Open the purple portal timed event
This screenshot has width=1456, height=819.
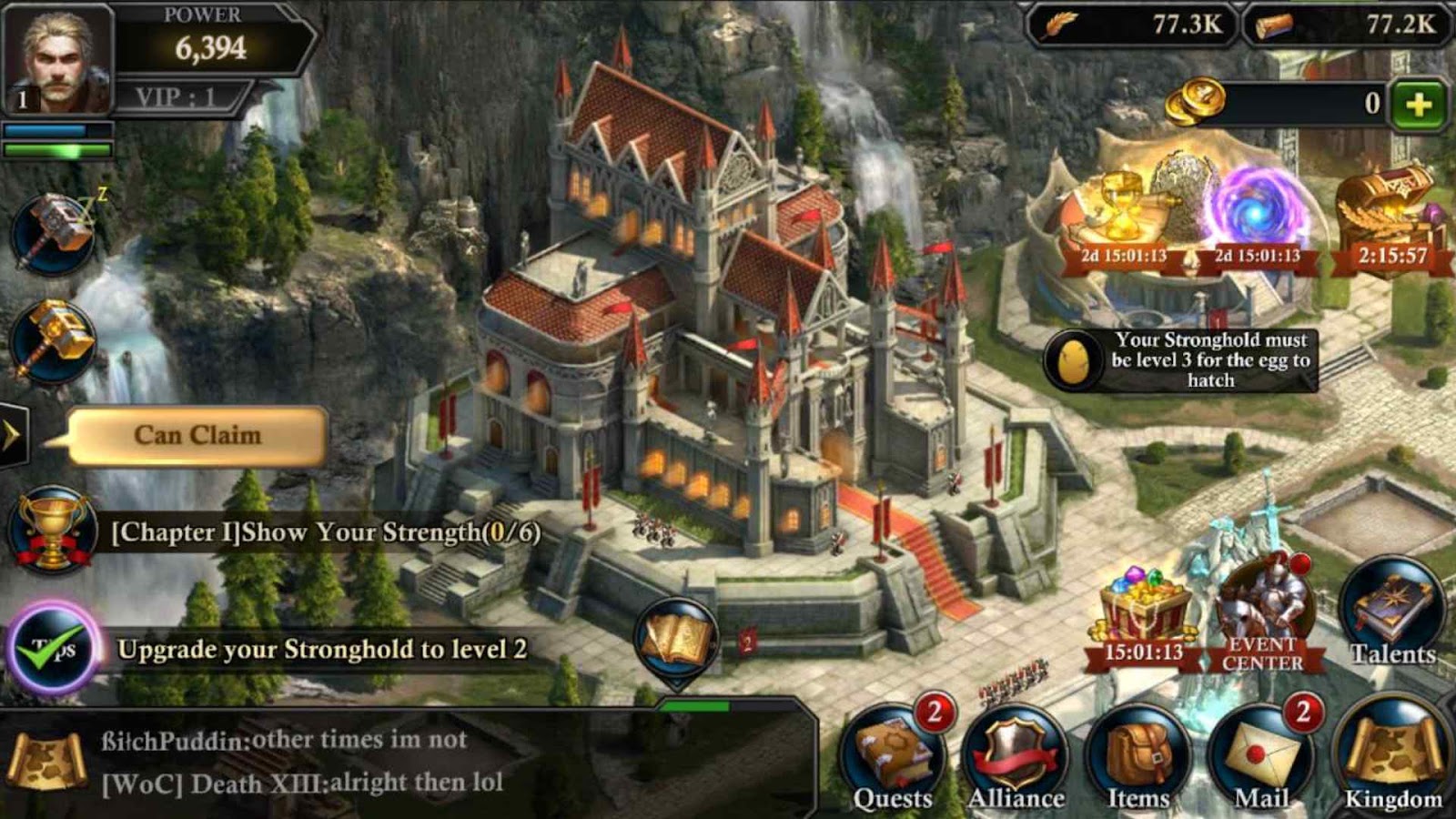click(x=1256, y=216)
